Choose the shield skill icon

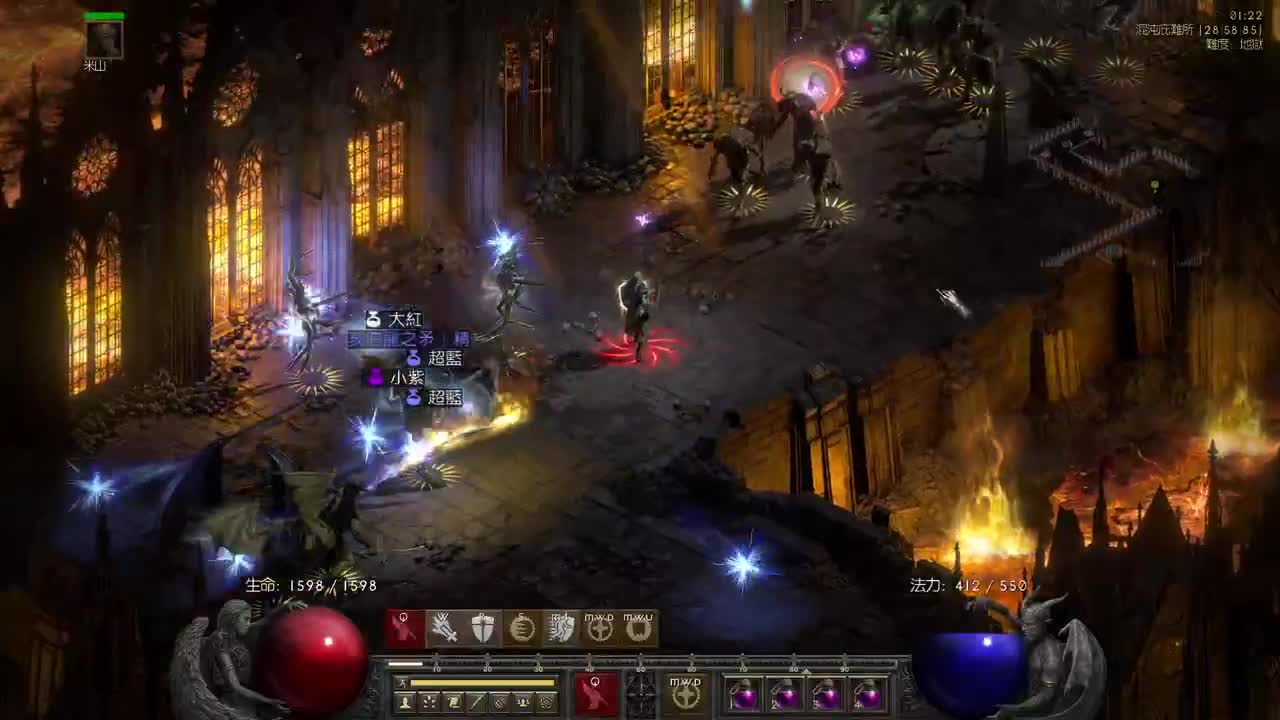tap(483, 628)
